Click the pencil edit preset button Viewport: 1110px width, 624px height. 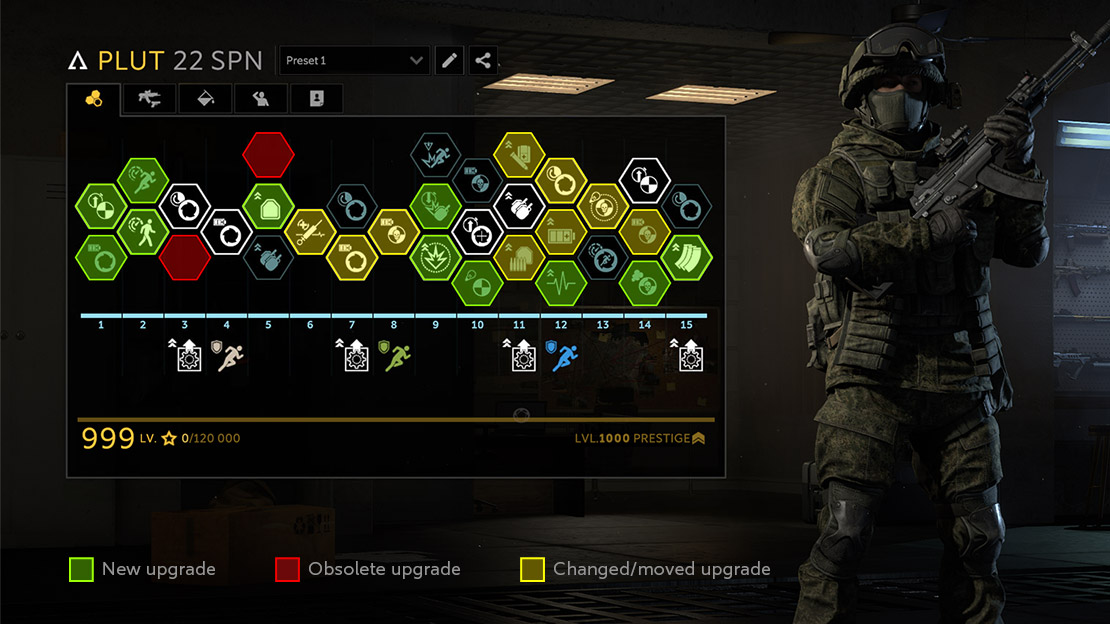[450, 61]
